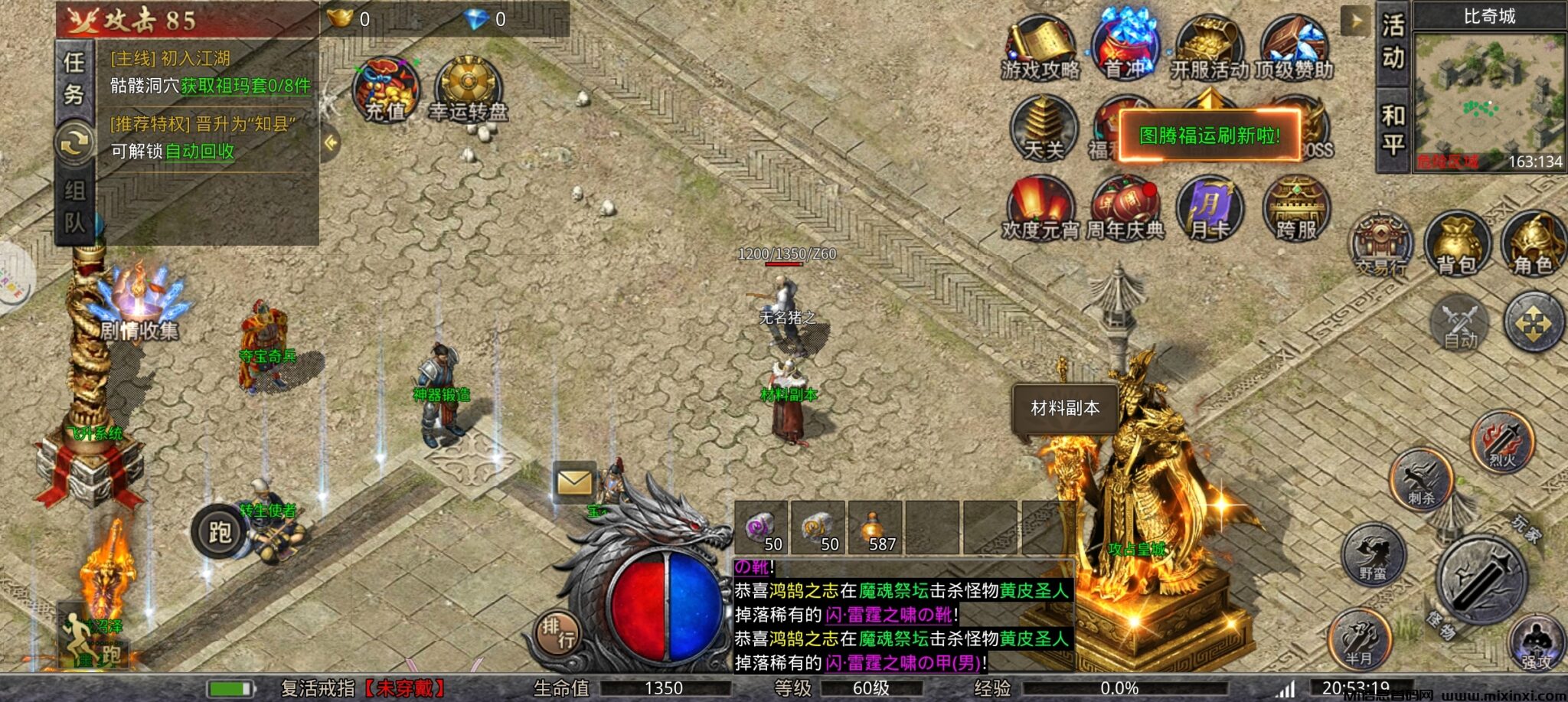Open the 月卡 monthly card
The image size is (1568, 702).
point(1209,208)
